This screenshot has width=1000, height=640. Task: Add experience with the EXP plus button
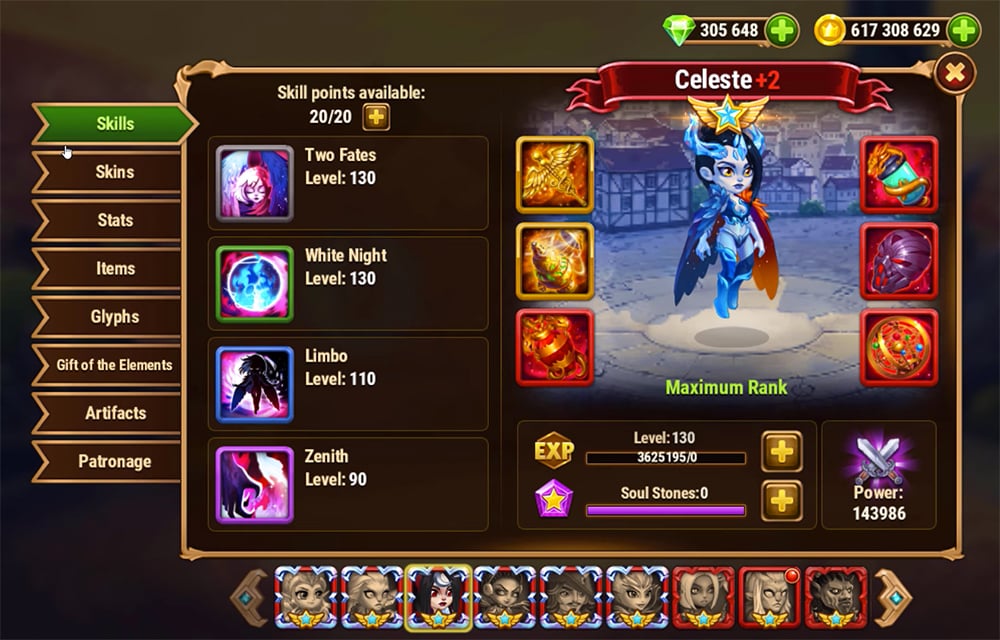(782, 451)
